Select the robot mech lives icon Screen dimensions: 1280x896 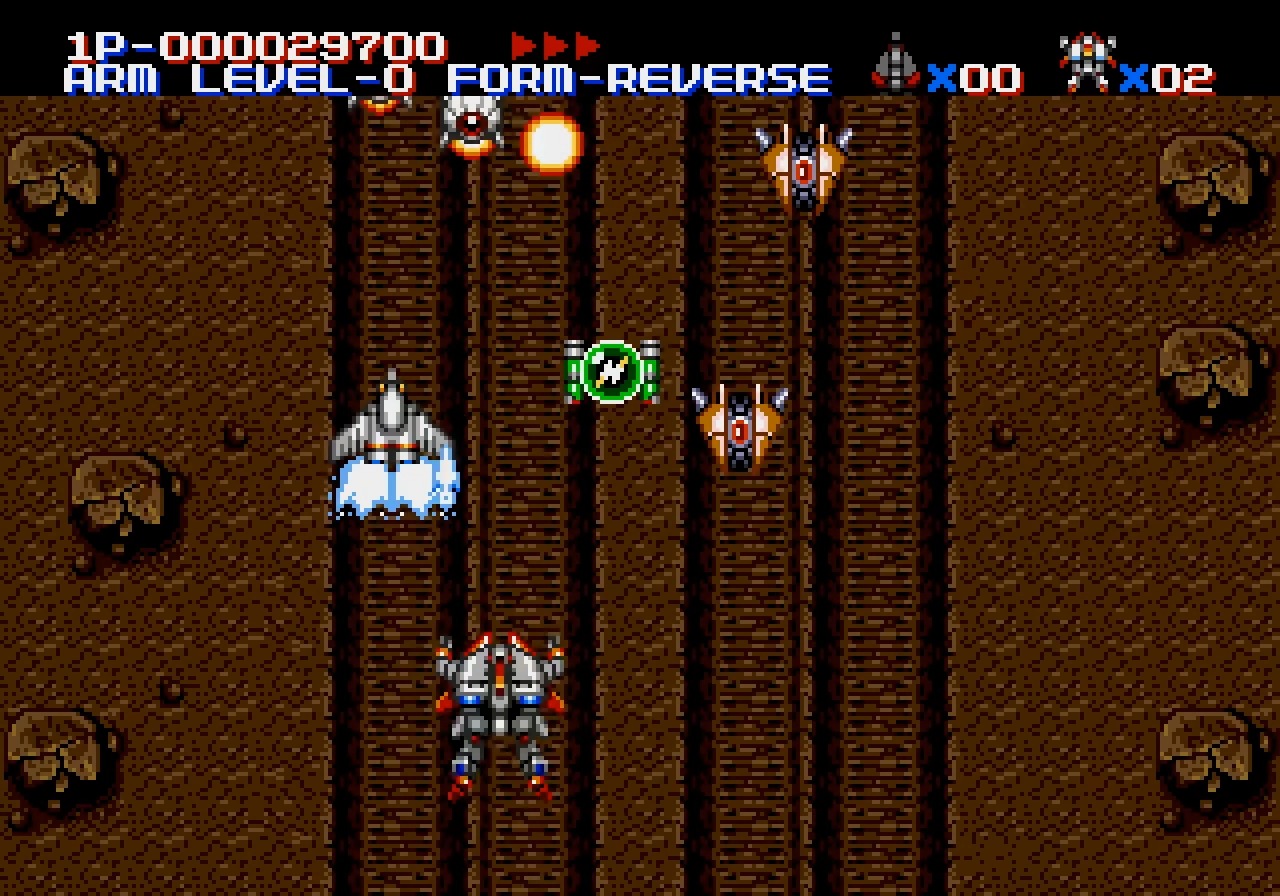[1088, 64]
